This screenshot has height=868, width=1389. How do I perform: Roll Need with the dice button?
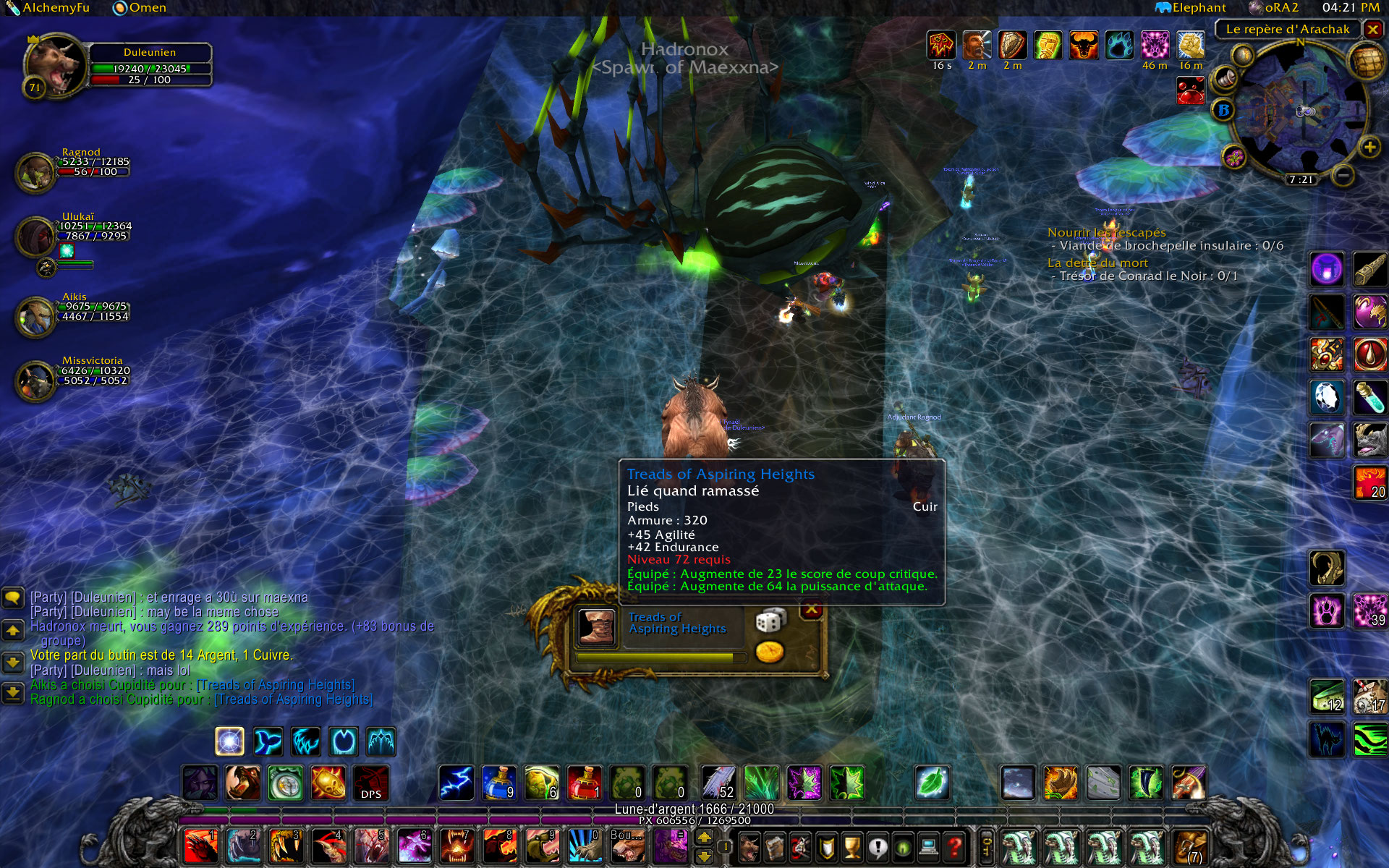770,621
